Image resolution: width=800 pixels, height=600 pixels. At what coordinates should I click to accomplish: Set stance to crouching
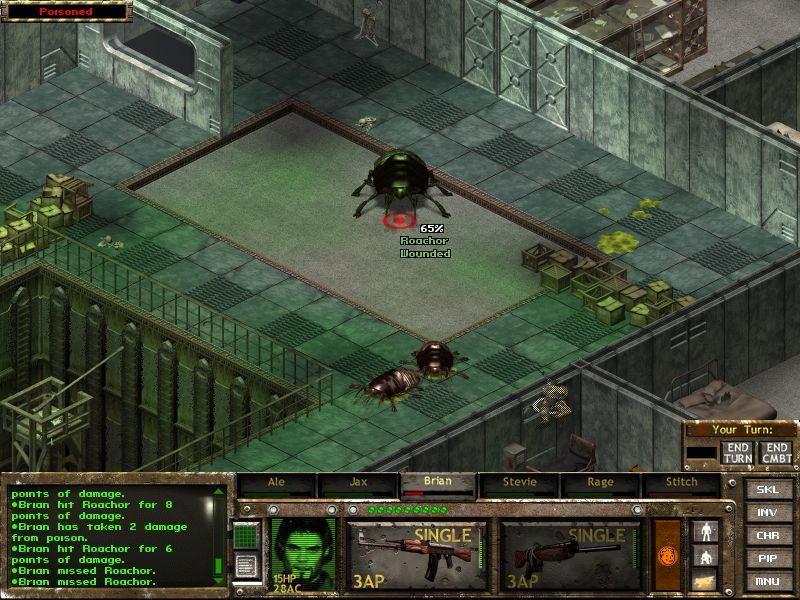coord(706,556)
